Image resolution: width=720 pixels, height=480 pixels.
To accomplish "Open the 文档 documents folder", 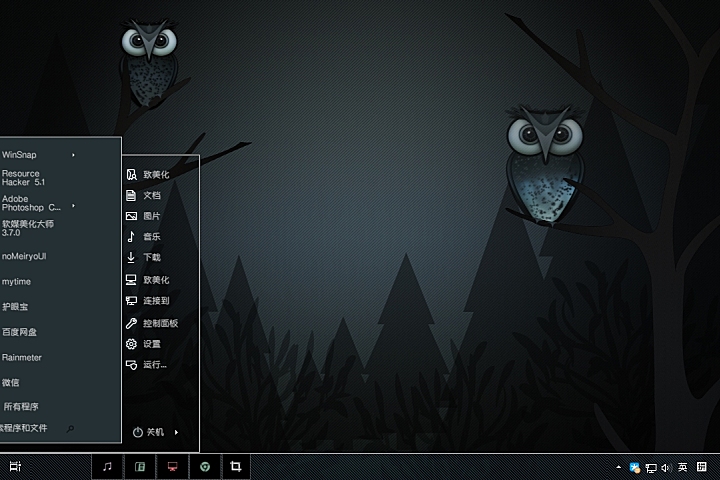I will [x=151, y=195].
